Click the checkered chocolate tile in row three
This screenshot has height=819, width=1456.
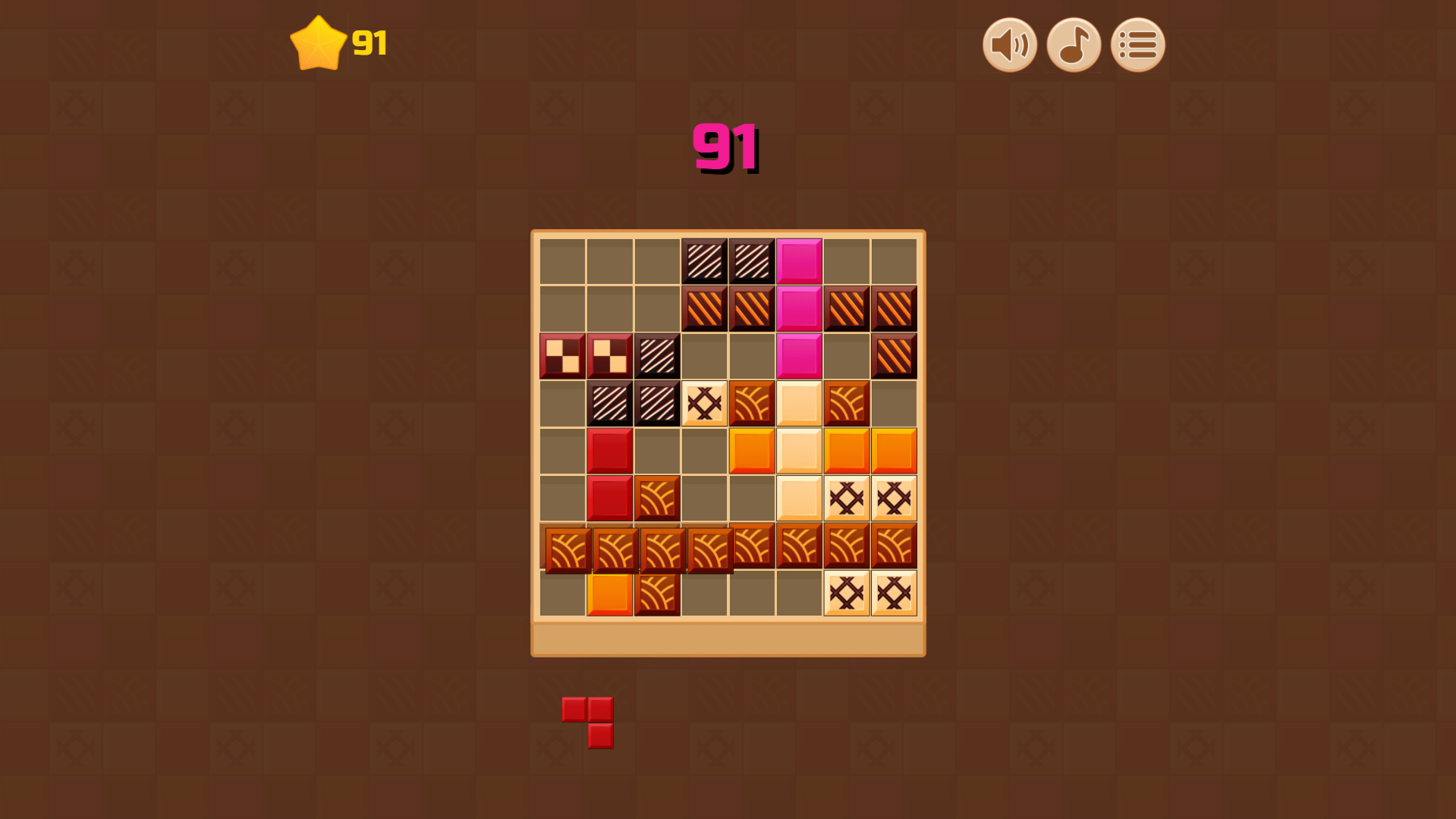tap(562, 354)
